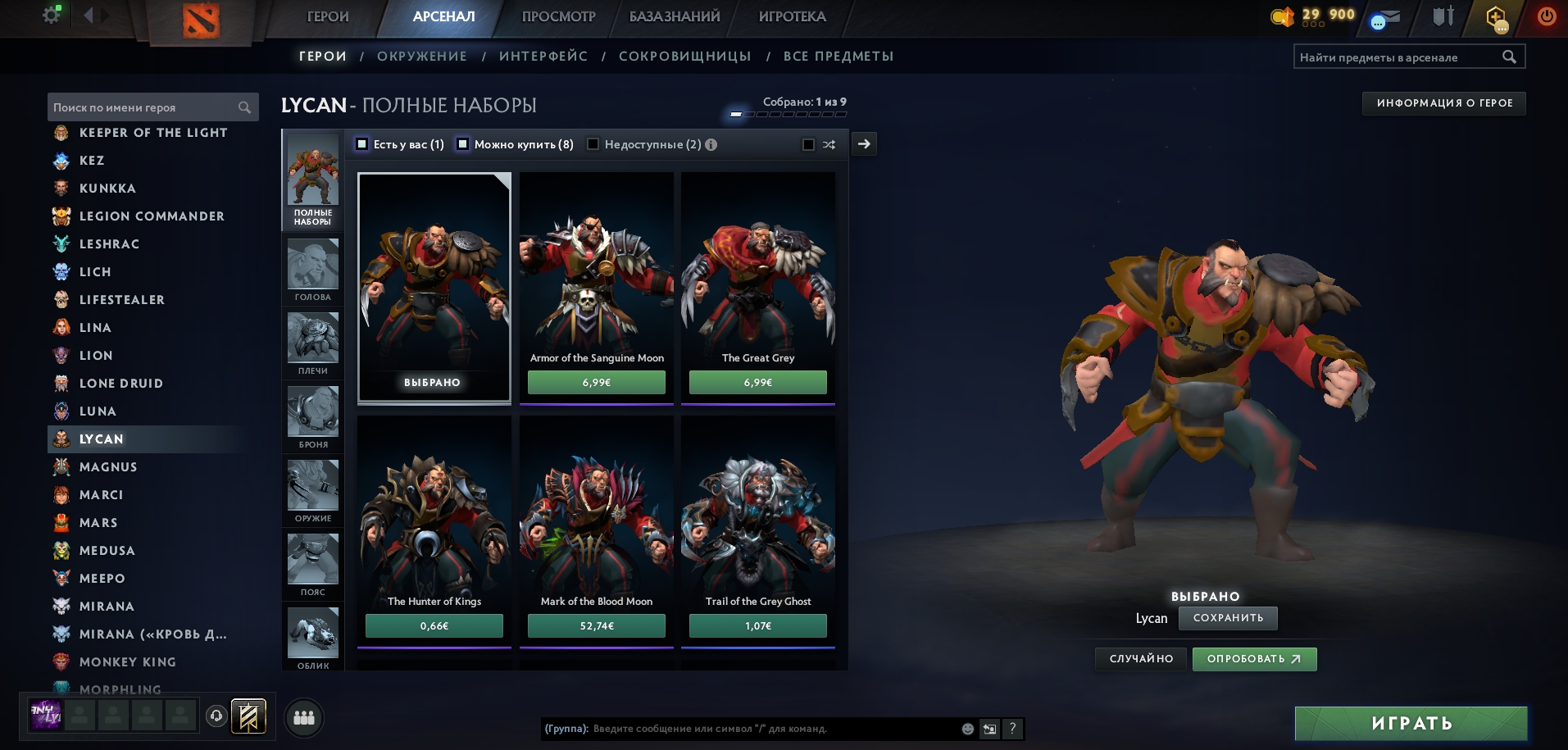Buy Armor of the Sanguine Moon for 6,99€
1568x750 pixels.
596,383
